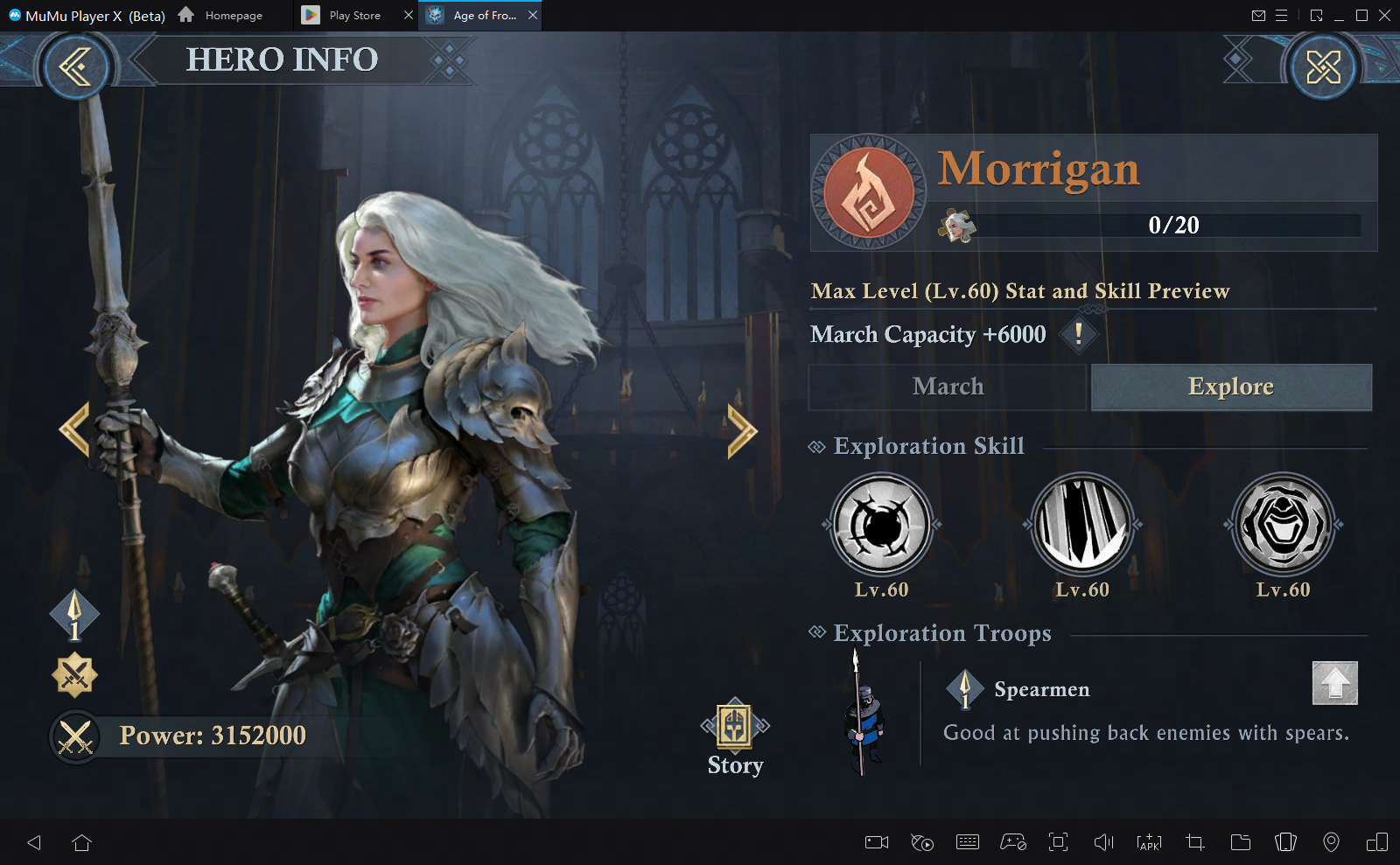Open the virtual location icon

(x=1331, y=842)
